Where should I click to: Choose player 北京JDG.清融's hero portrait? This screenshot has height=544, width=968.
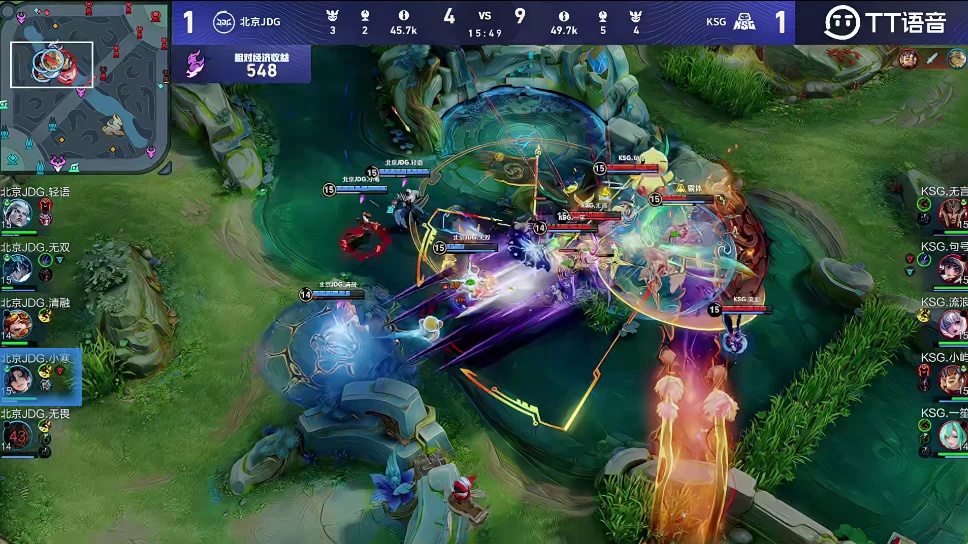click(17, 324)
